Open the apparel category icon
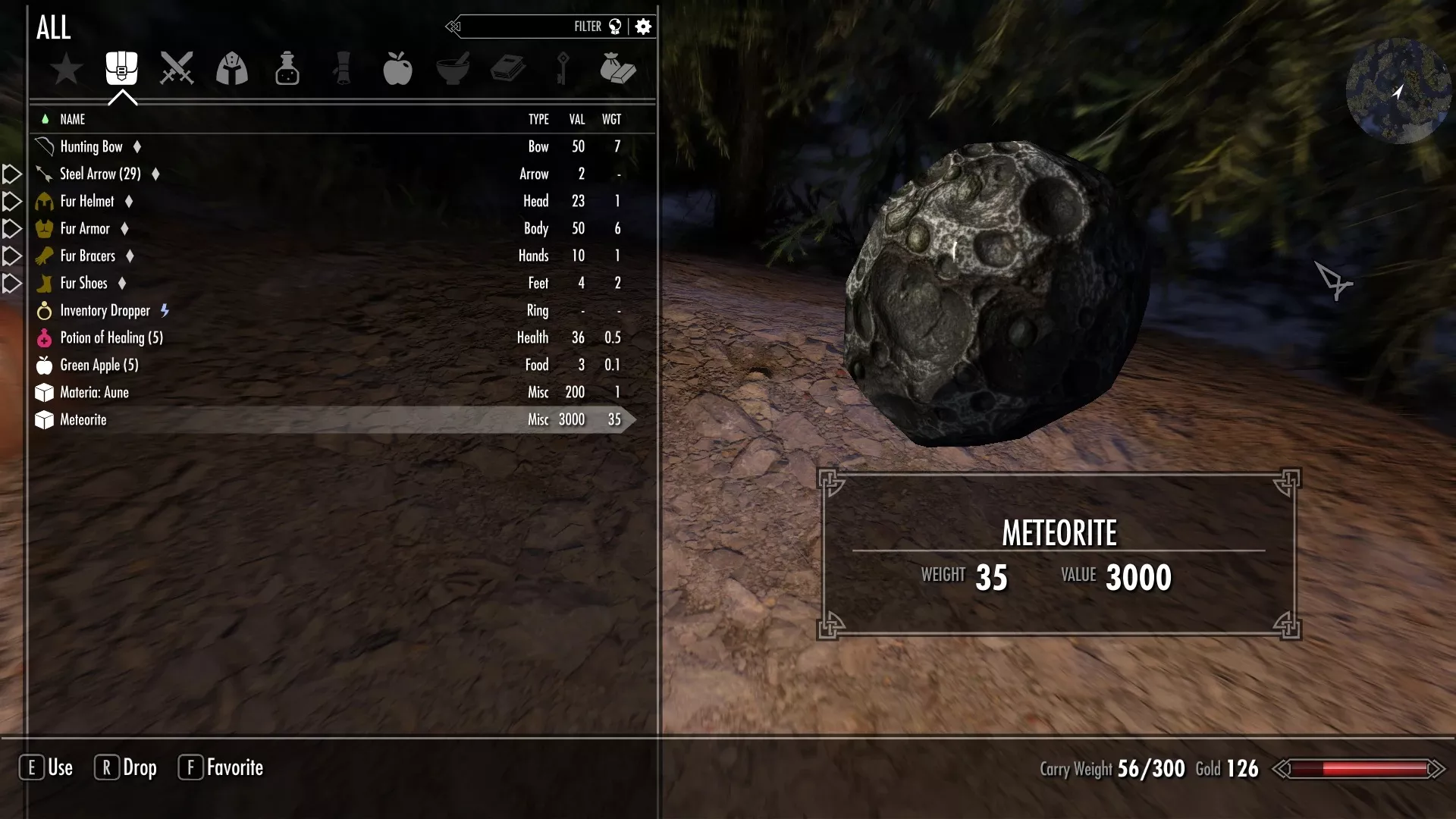Image resolution: width=1456 pixels, height=819 pixels. click(x=232, y=68)
